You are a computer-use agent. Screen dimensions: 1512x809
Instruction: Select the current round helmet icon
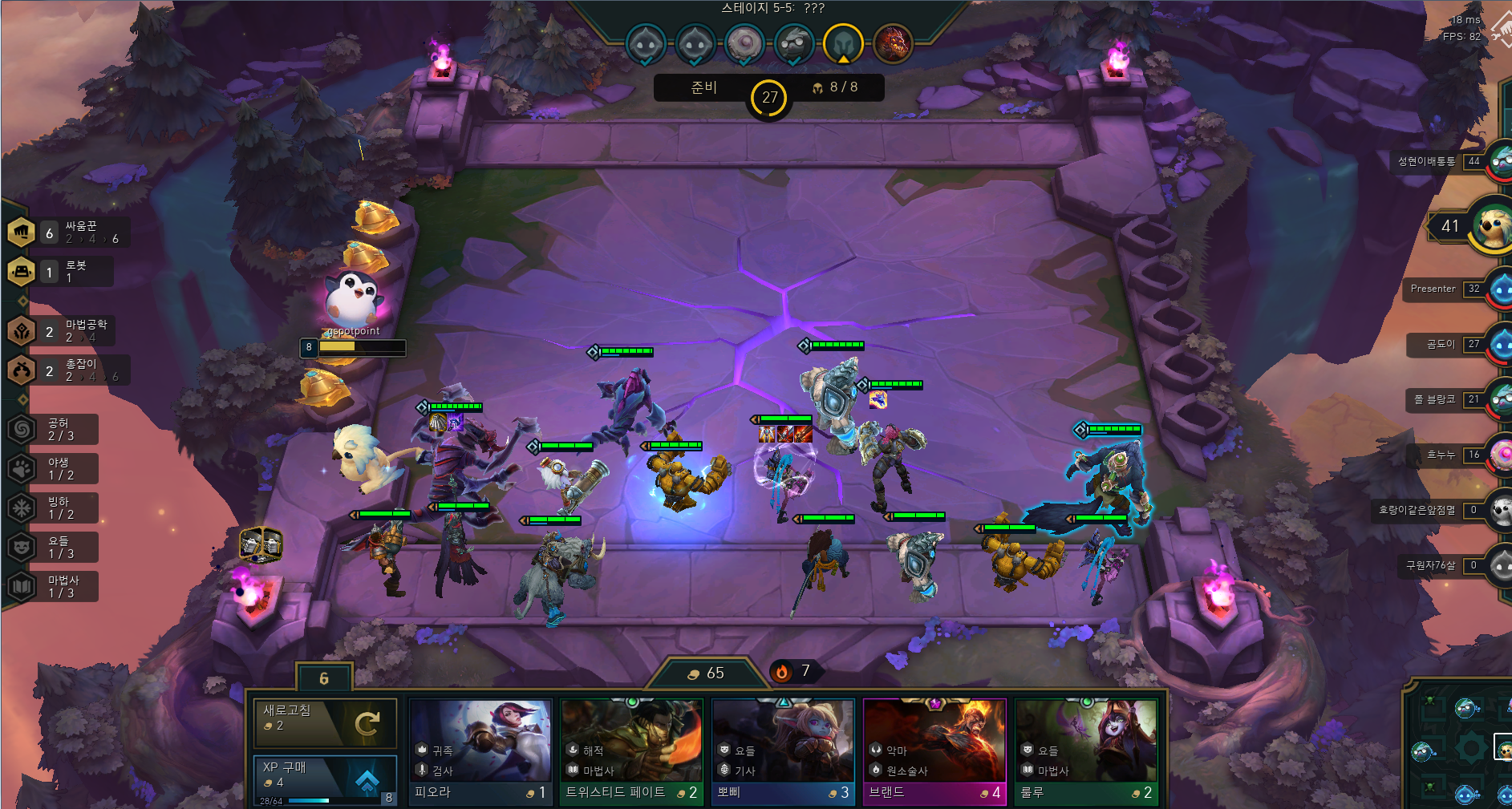pos(843,42)
